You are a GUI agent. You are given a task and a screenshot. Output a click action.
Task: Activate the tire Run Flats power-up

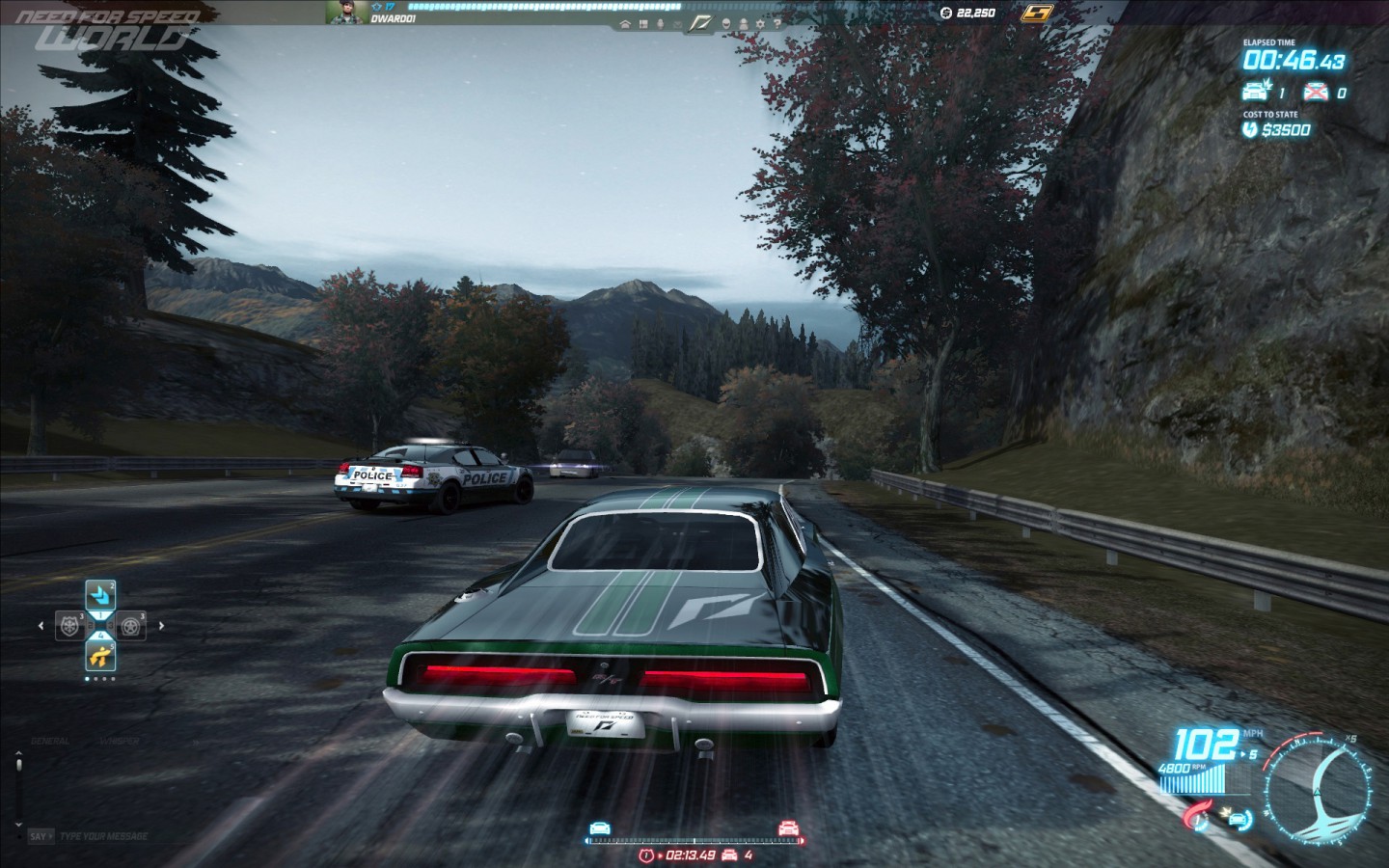click(131, 625)
